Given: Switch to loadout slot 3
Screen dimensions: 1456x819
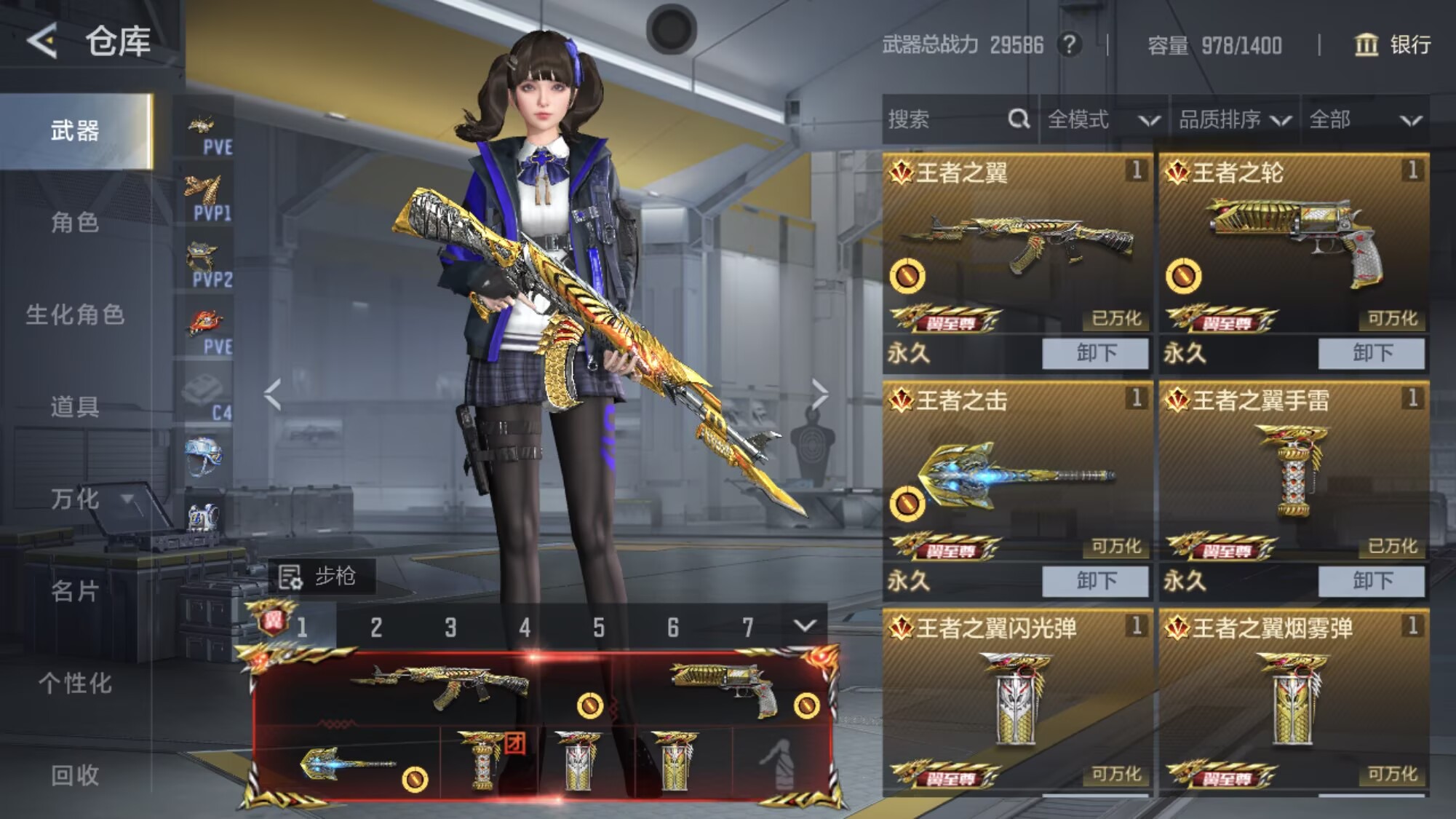Looking at the screenshot, I should click(450, 627).
